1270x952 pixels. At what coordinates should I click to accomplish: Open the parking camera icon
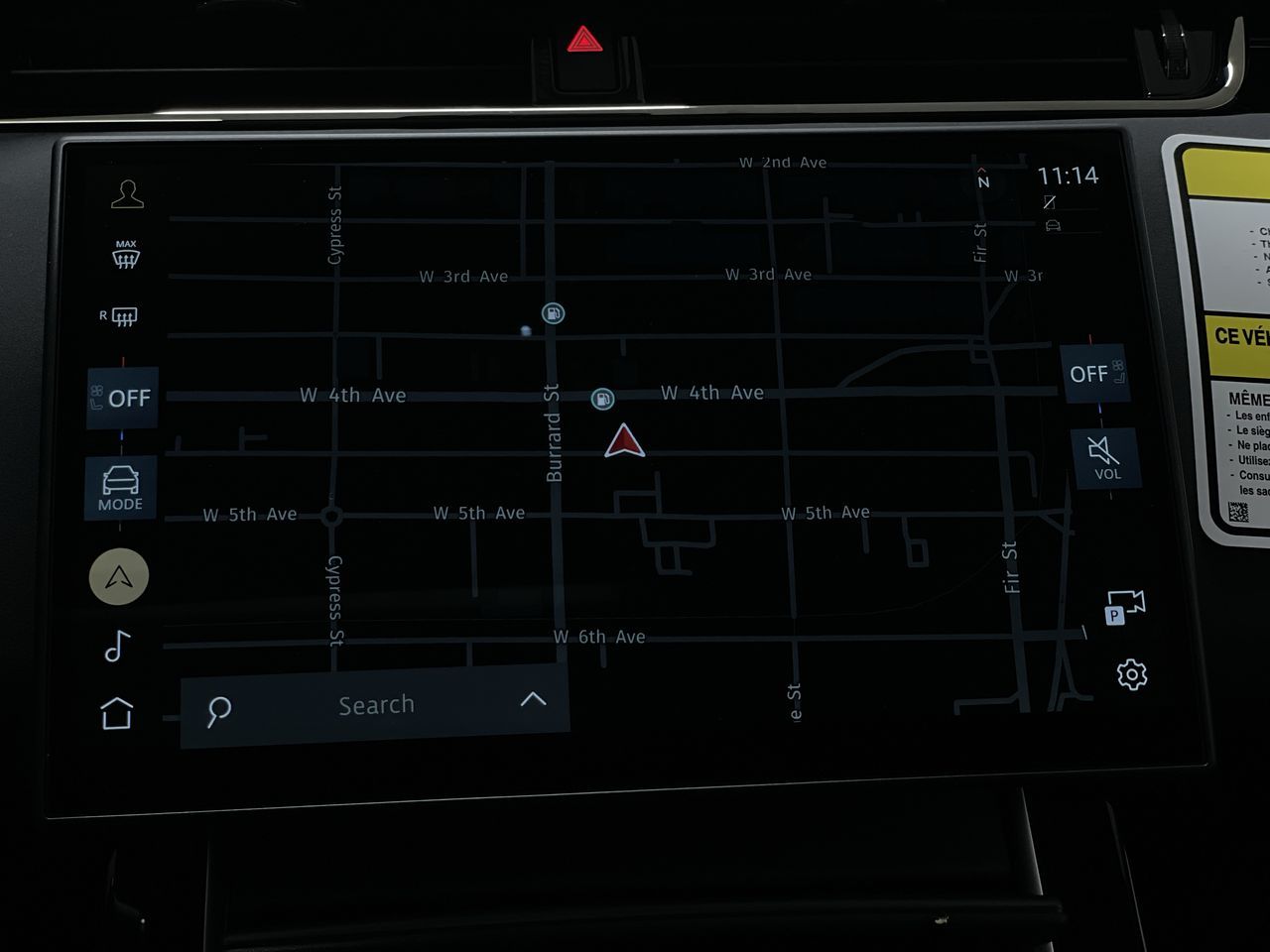(1125, 605)
